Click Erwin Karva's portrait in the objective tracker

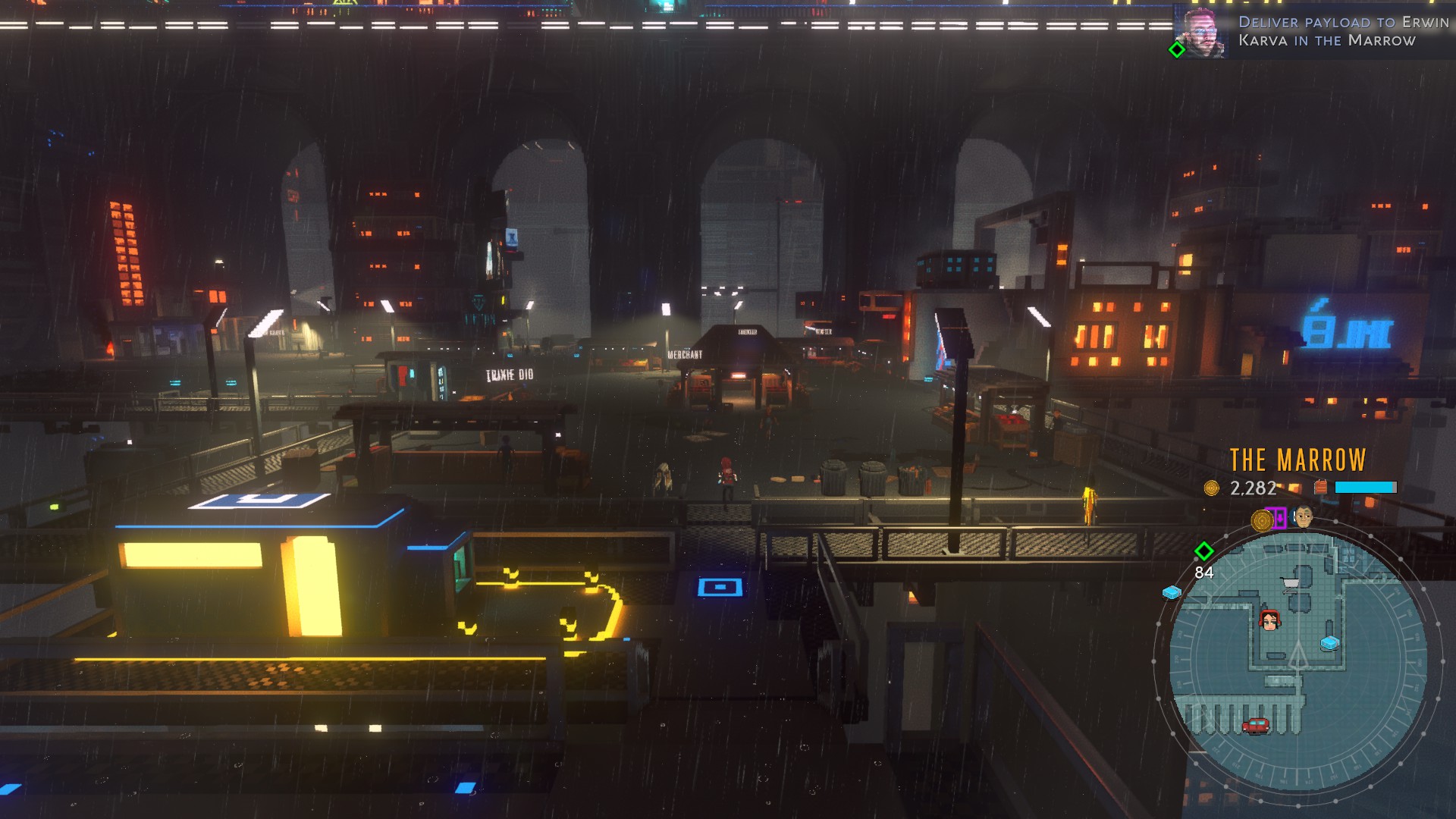coord(1202,33)
